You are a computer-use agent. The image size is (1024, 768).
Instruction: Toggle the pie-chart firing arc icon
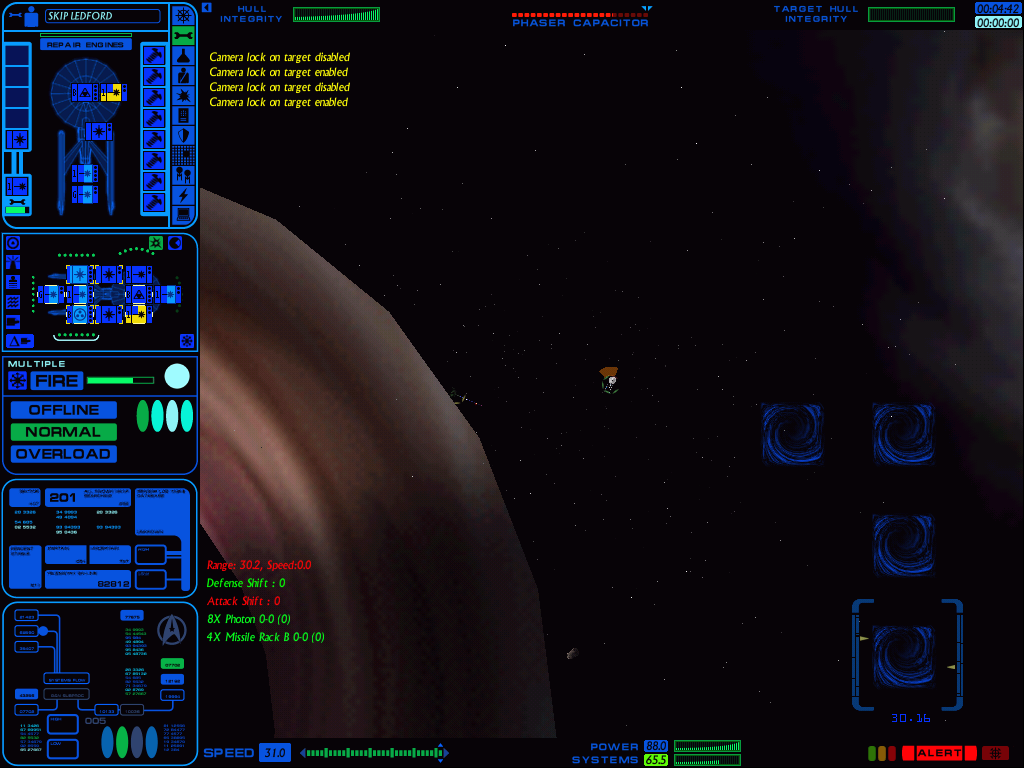[175, 243]
